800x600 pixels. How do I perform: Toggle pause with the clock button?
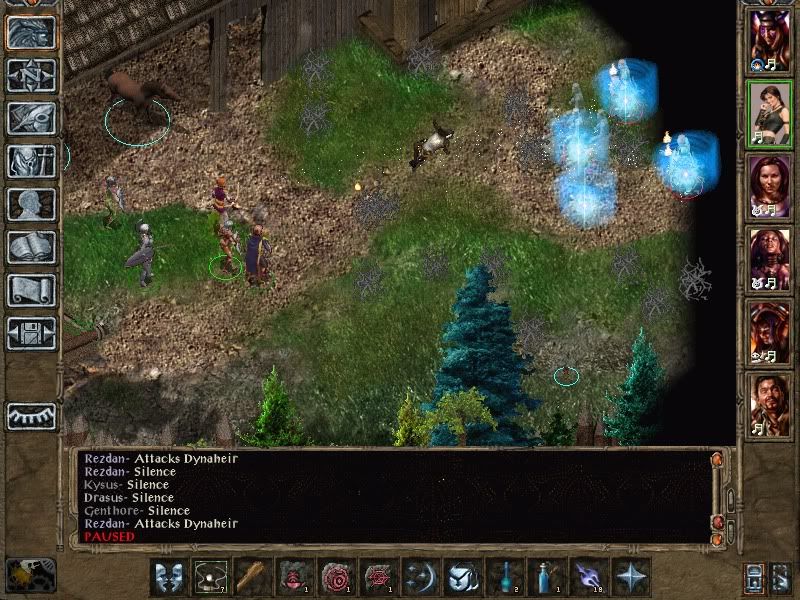pos(31,575)
